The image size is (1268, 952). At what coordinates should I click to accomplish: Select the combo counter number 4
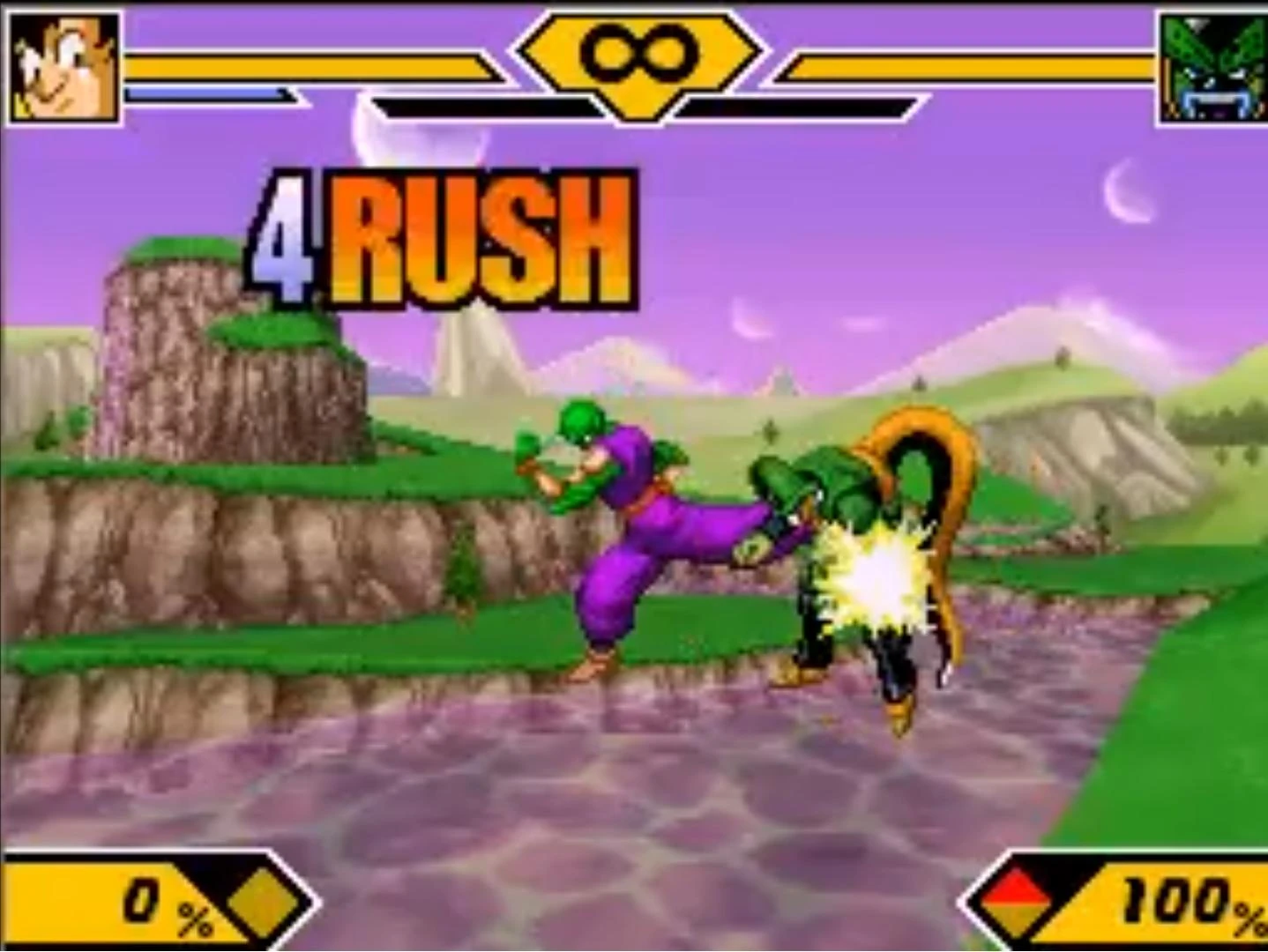click(x=282, y=234)
